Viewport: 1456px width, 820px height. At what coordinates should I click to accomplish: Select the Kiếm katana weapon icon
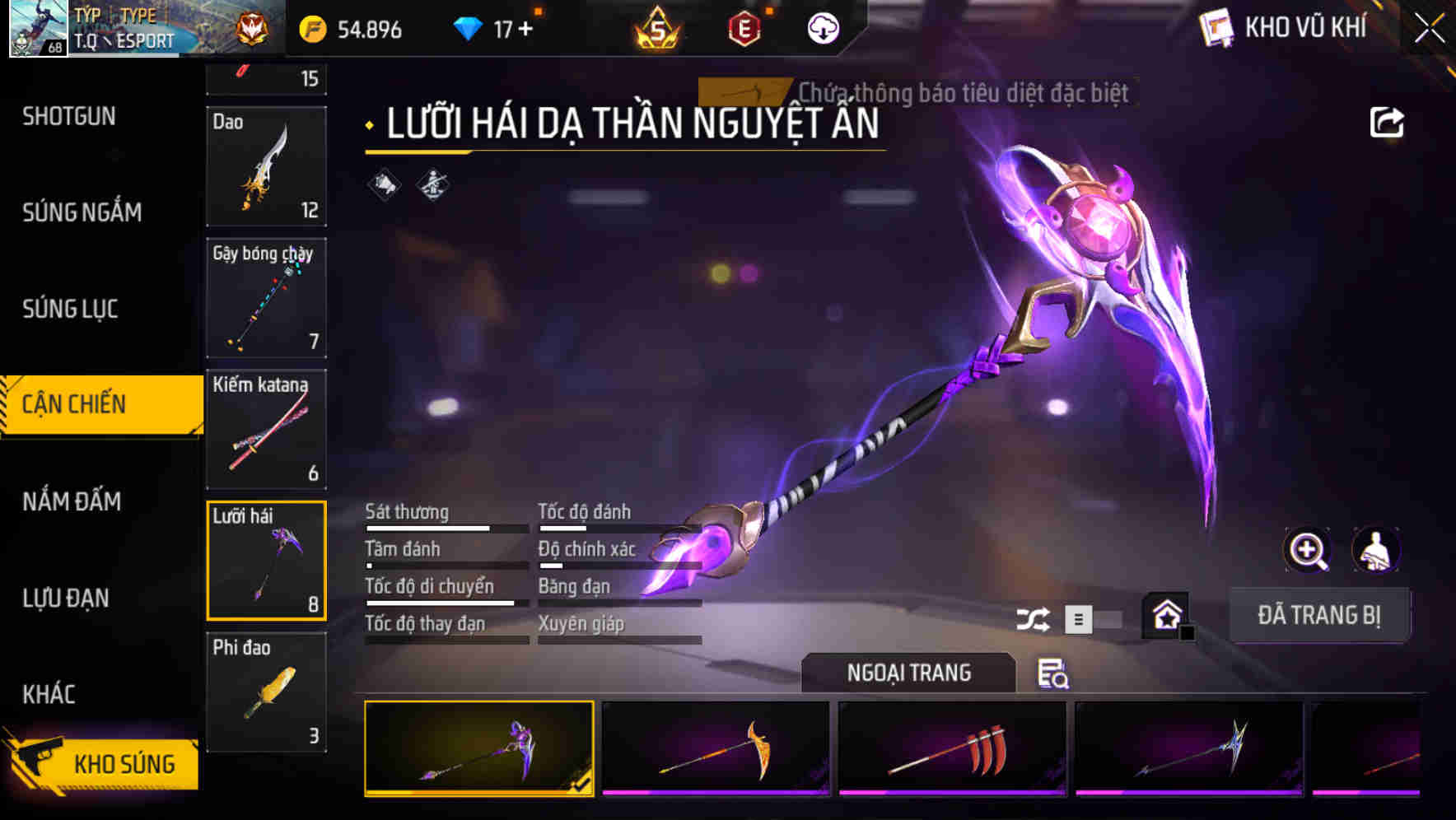pos(265,428)
